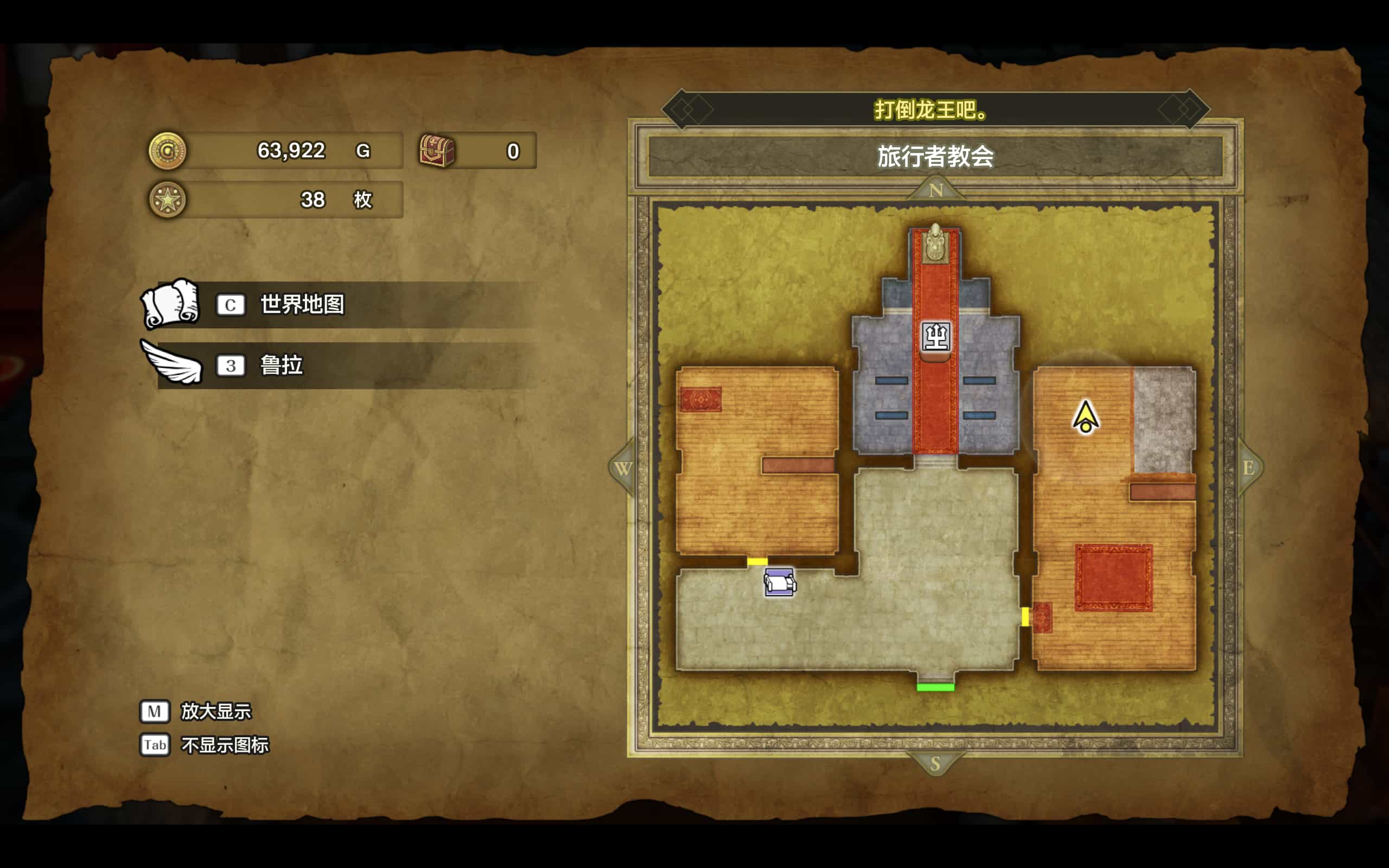Choose the 放大显示 enlarge map option
Screen dimensions: 1389x868
tap(216, 711)
